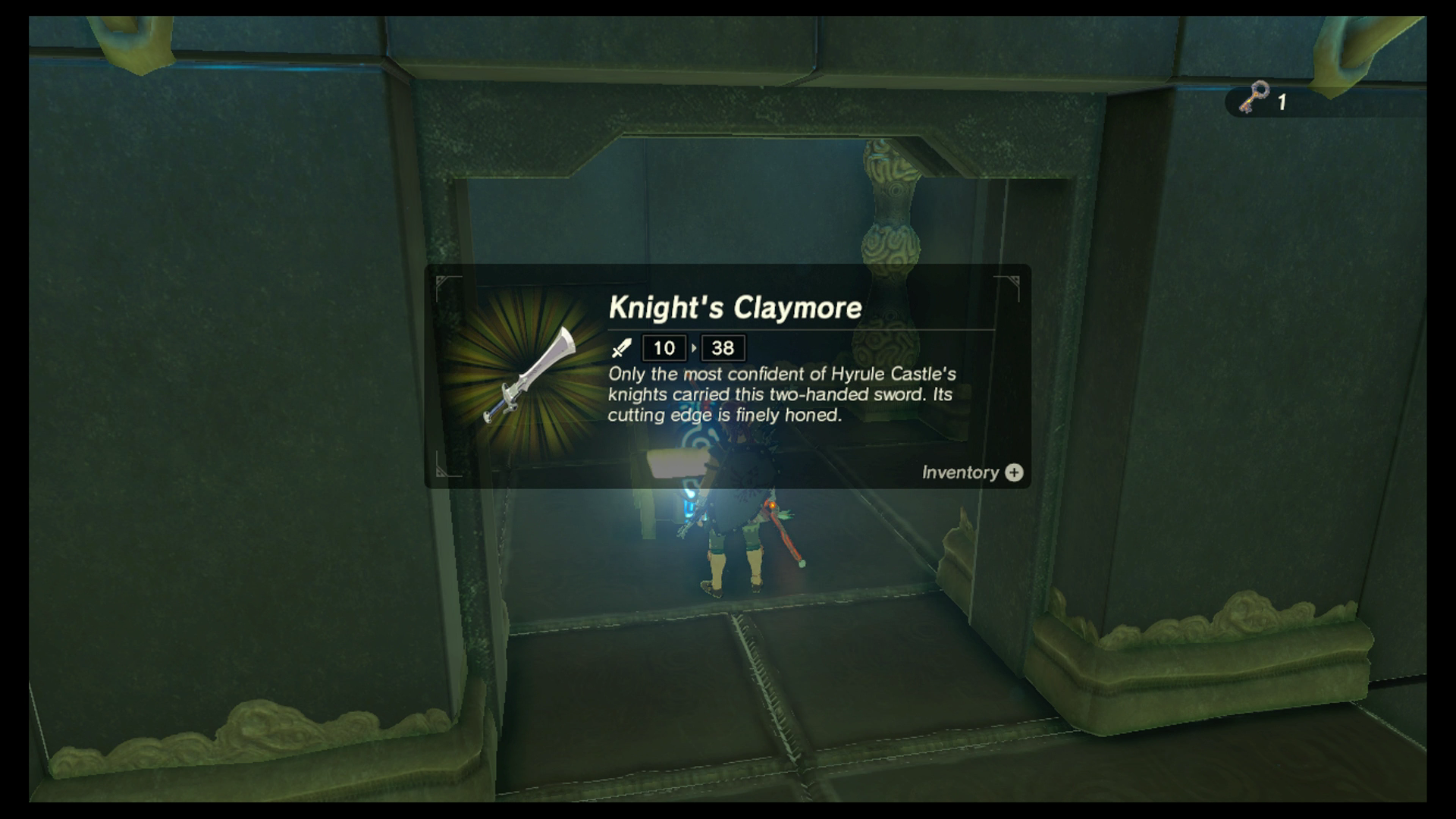Toggle the key counter display
Screen dimensions: 1456x819
pyautogui.click(x=1266, y=99)
